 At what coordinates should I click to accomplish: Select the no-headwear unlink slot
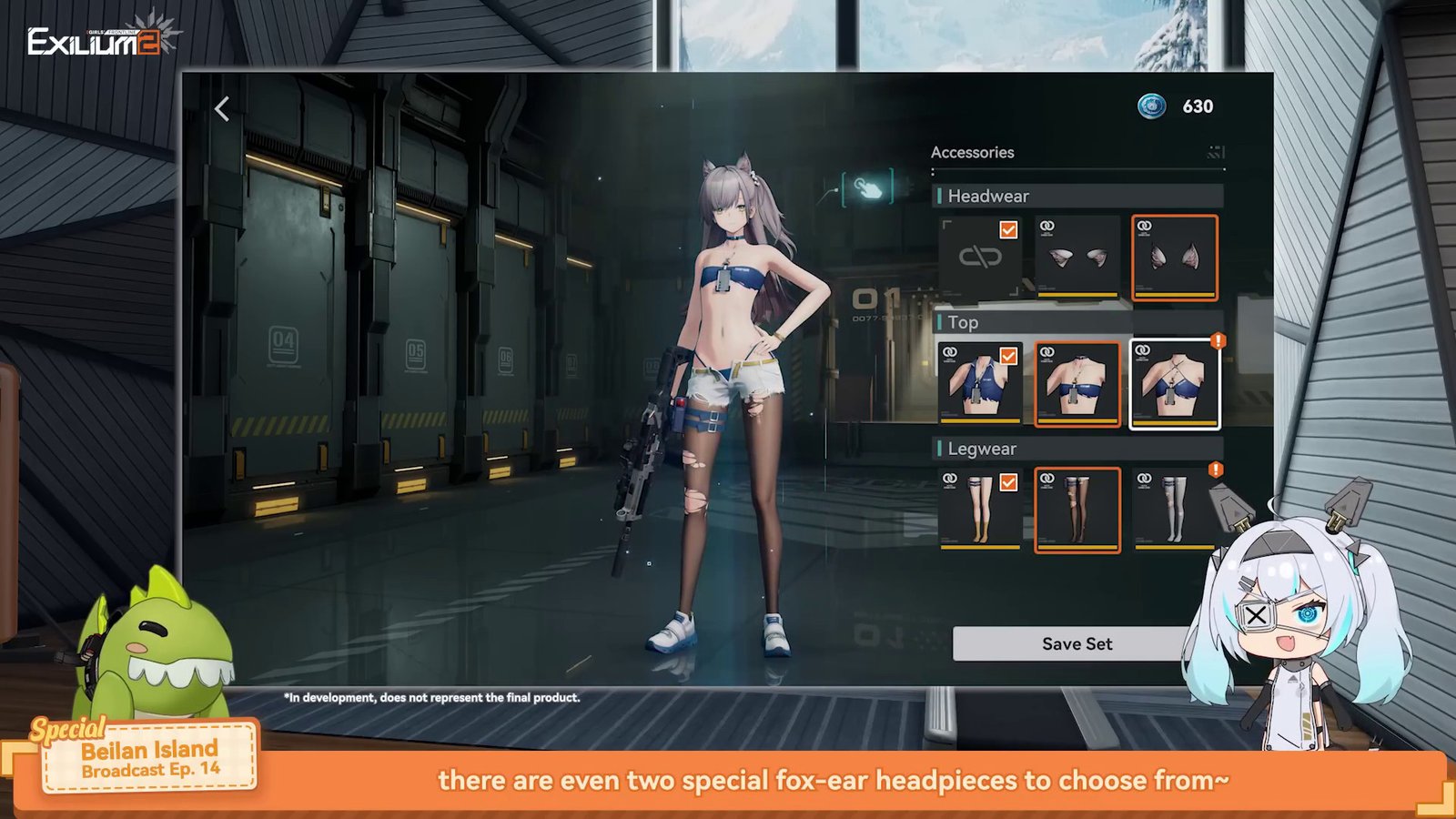980,258
